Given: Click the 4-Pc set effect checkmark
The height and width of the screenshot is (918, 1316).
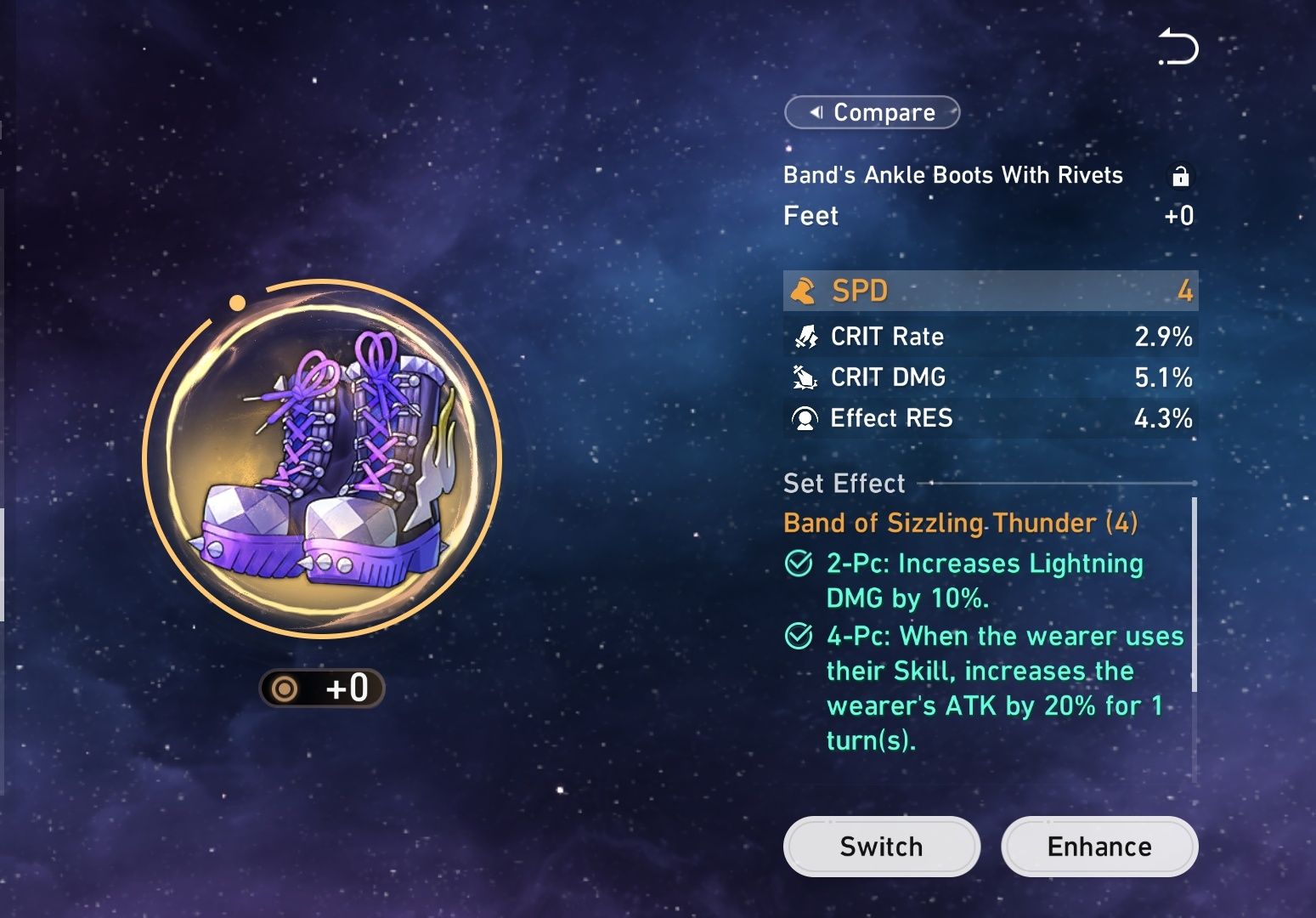Looking at the screenshot, I should click(x=798, y=636).
